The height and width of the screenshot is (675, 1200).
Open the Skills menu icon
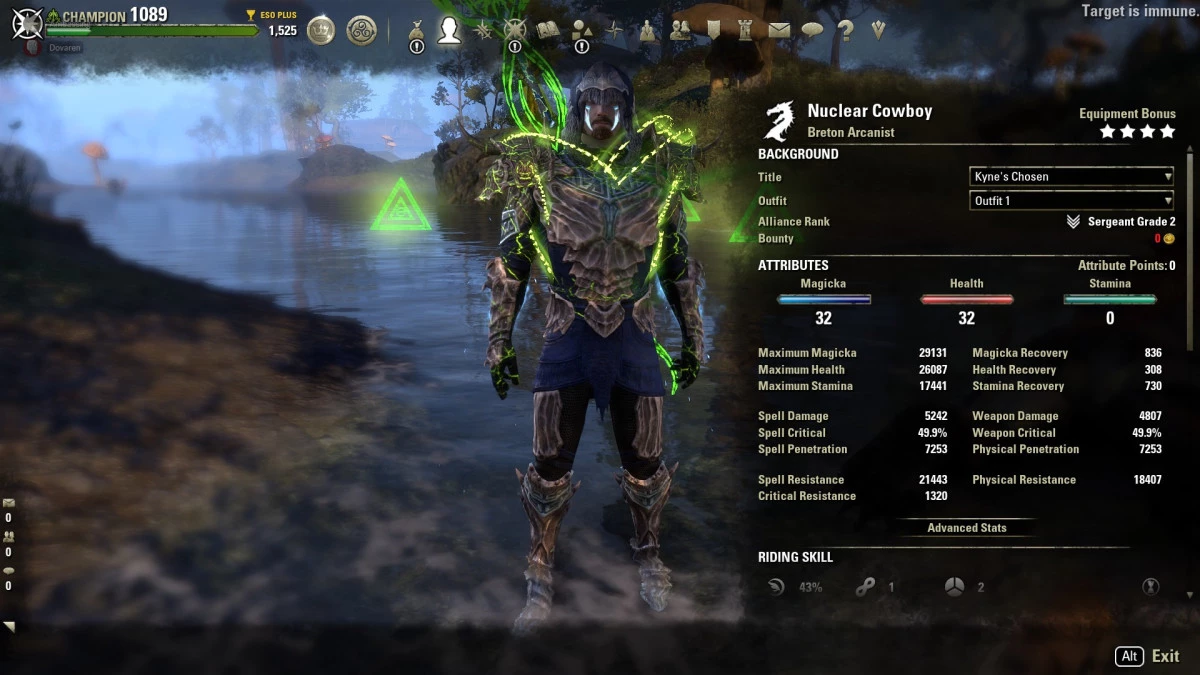[483, 30]
